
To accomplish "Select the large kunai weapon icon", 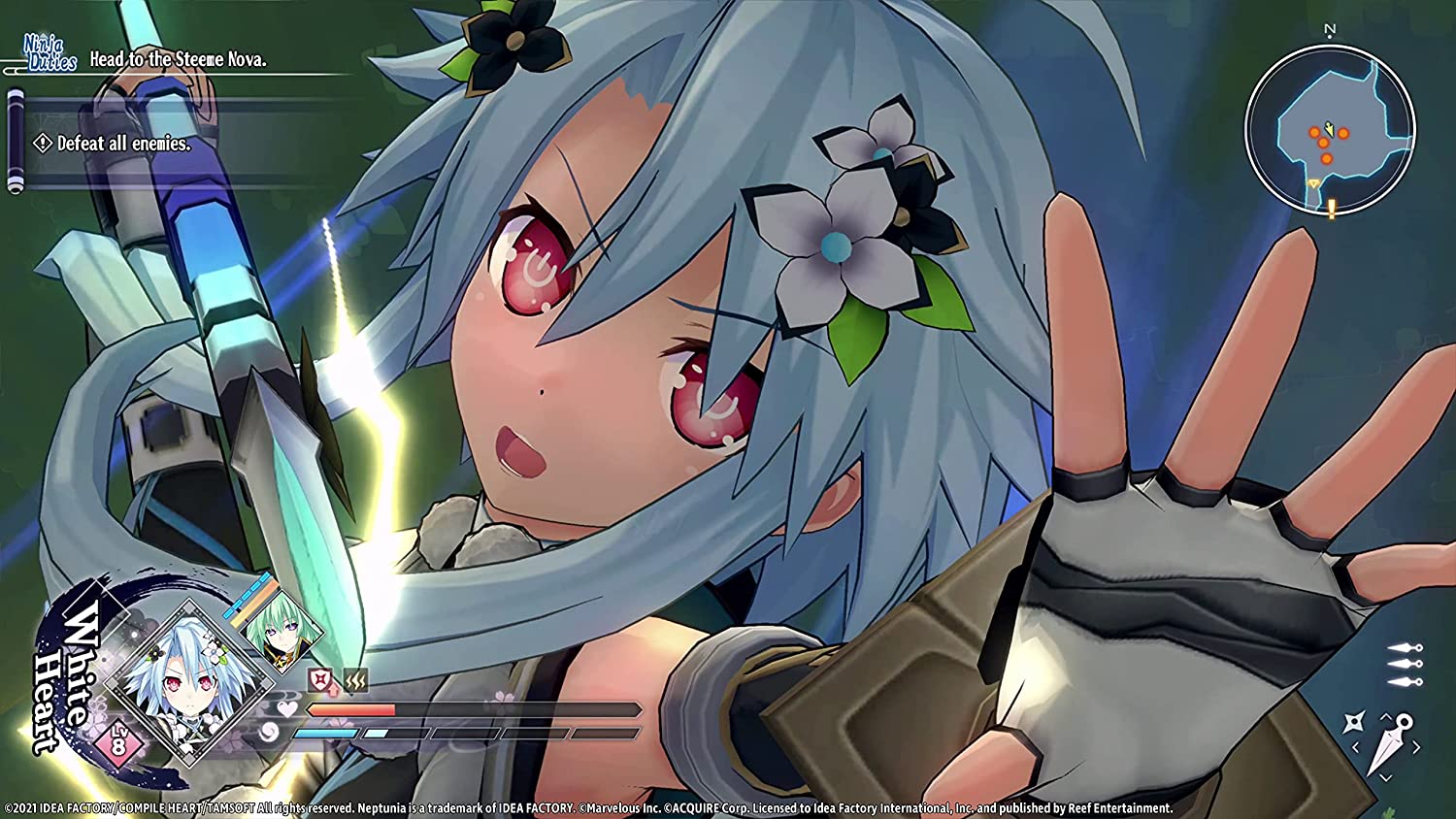I will (1388, 744).
